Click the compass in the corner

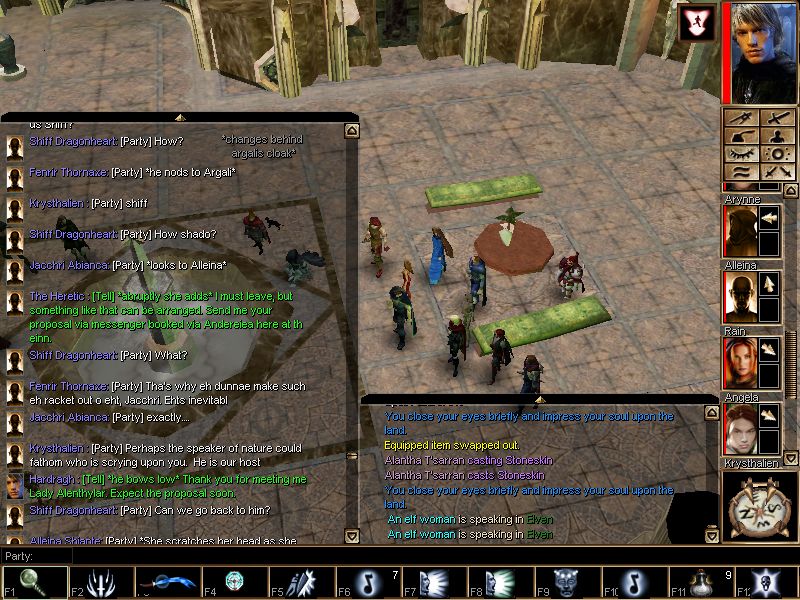click(x=759, y=506)
